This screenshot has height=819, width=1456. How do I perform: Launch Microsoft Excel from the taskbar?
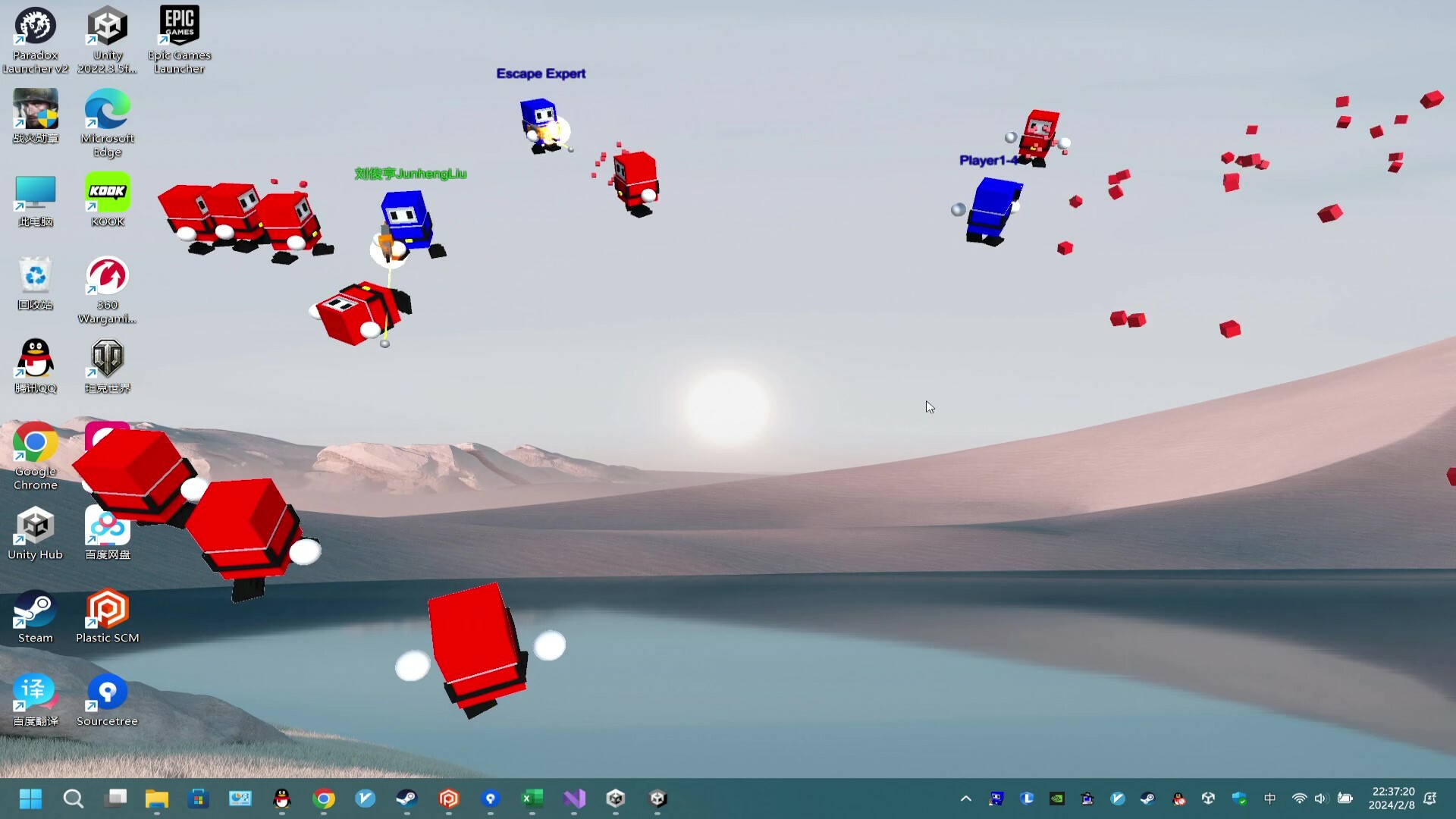coord(532,799)
